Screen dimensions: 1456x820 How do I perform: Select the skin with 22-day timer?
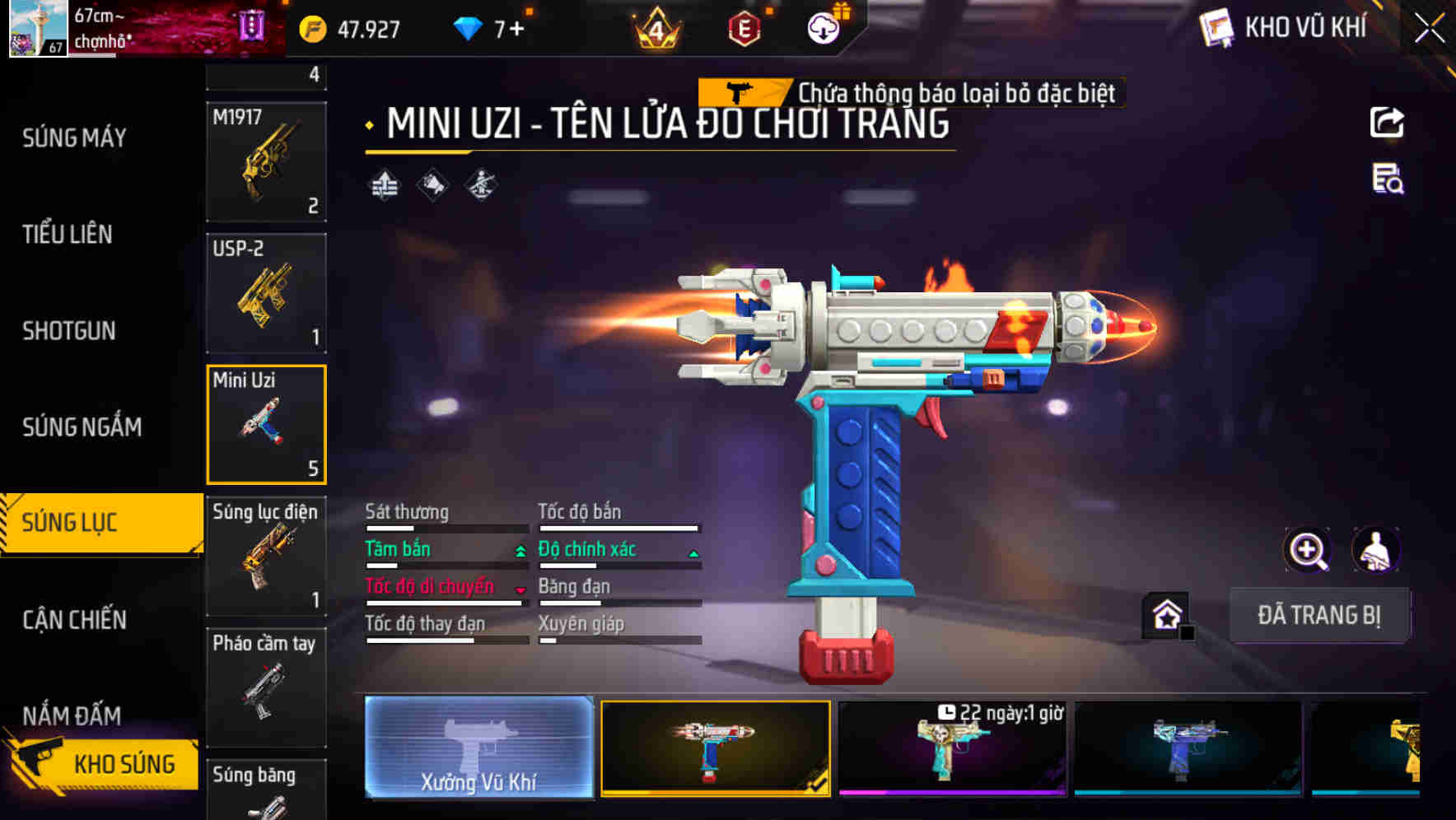tap(952, 748)
